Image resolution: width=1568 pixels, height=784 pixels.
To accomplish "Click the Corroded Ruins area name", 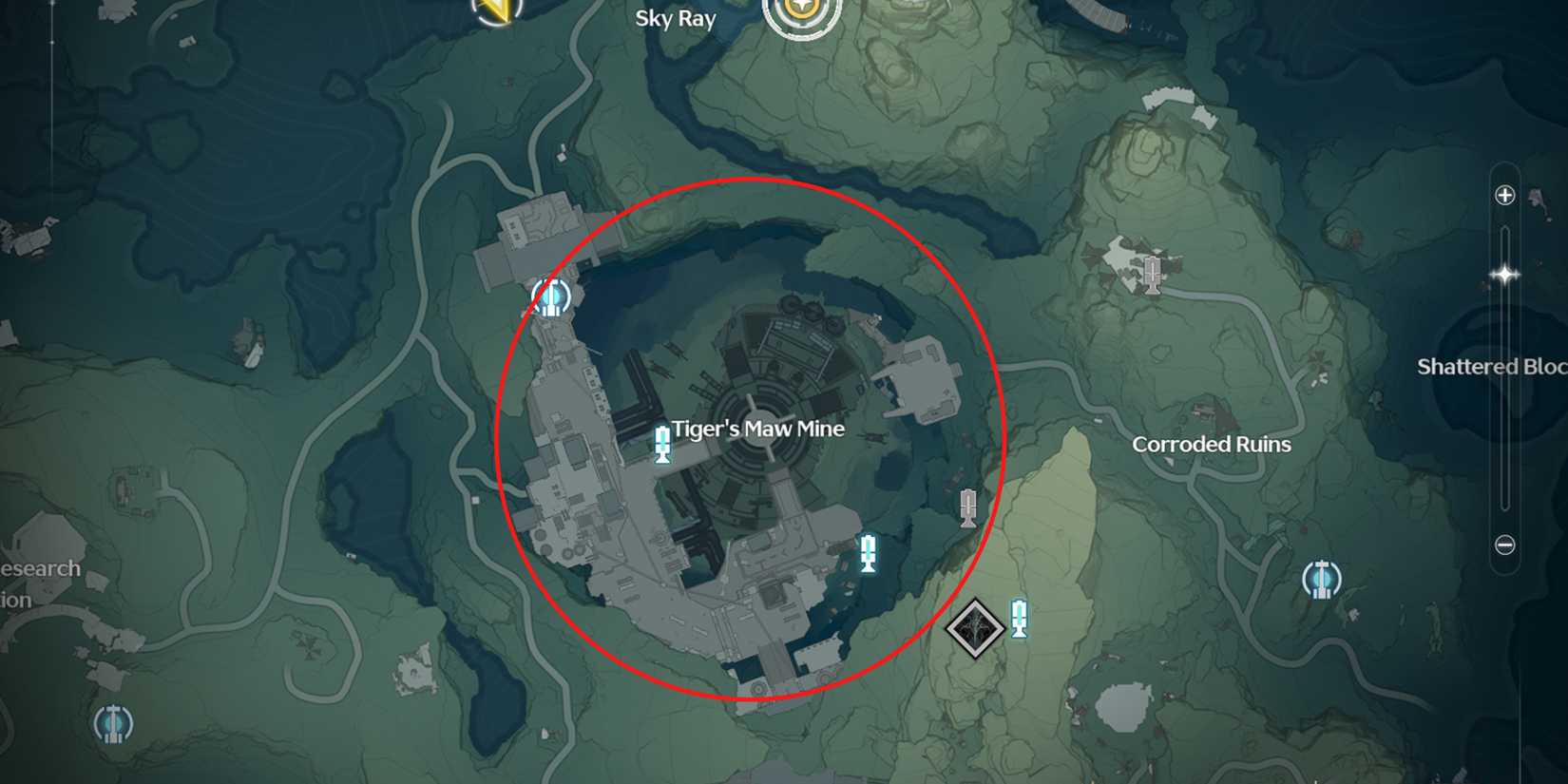I will point(1211,444).
